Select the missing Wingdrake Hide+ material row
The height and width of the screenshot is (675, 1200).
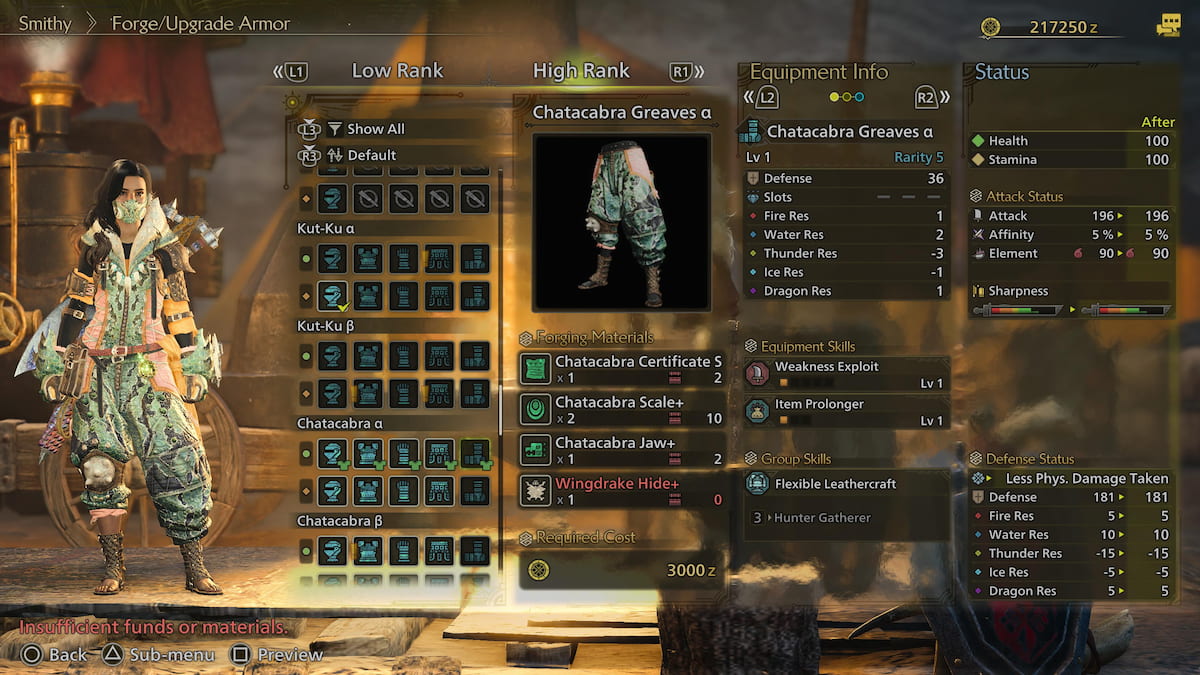click(x=622, y=491)
